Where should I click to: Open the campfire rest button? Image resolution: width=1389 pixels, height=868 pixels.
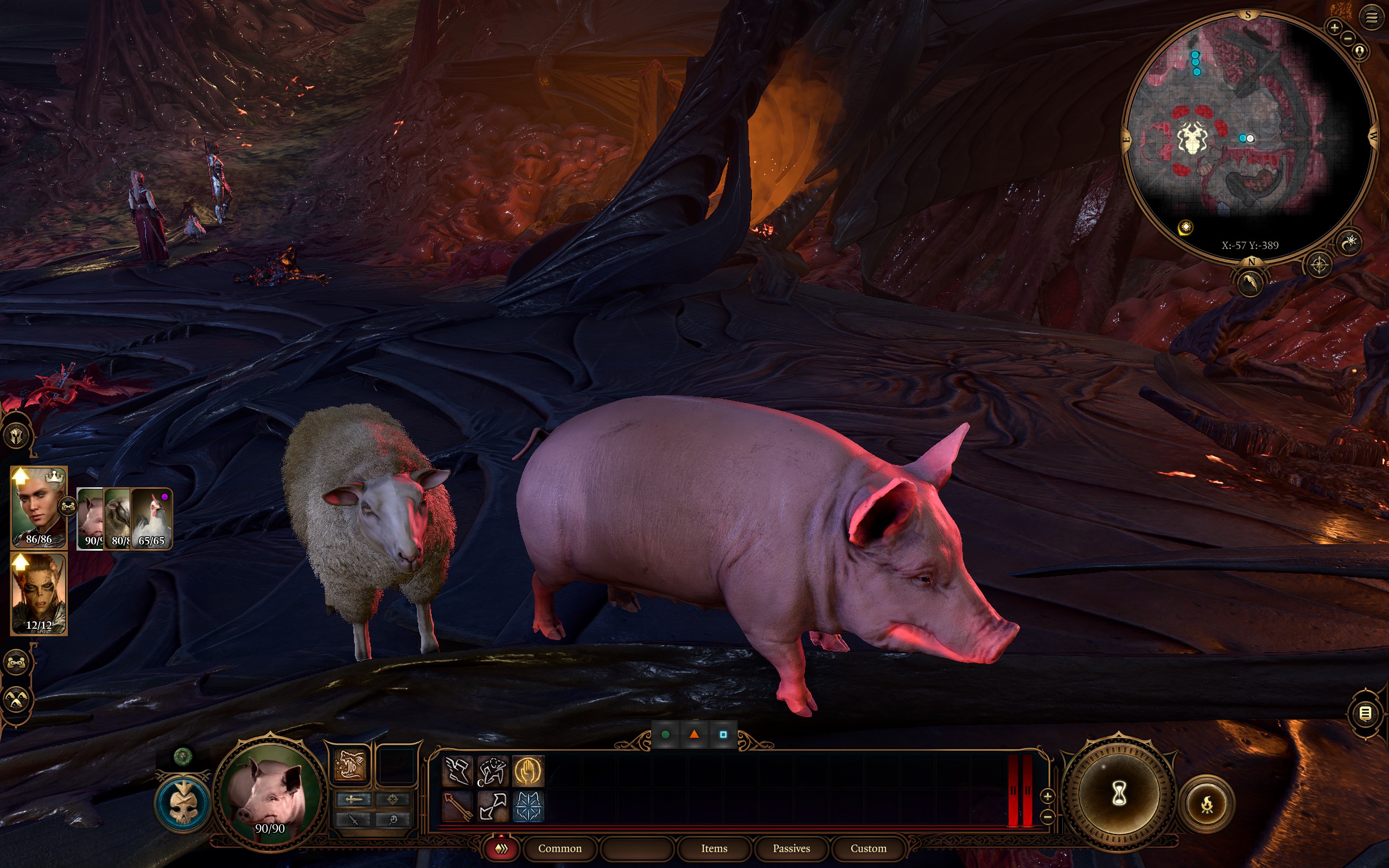click(1207, 805)
